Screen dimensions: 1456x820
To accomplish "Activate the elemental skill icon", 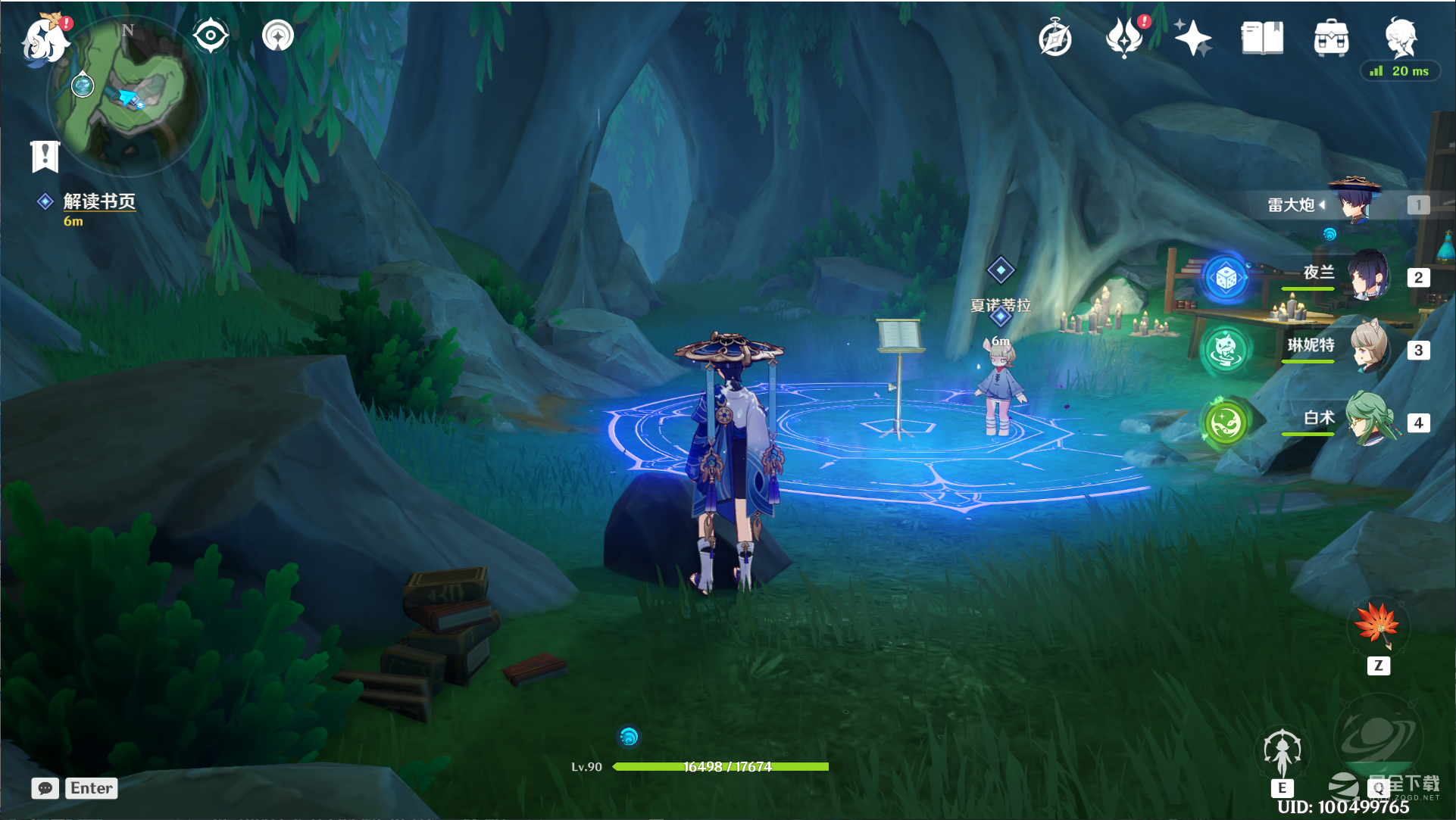I will coord(1282,752).
